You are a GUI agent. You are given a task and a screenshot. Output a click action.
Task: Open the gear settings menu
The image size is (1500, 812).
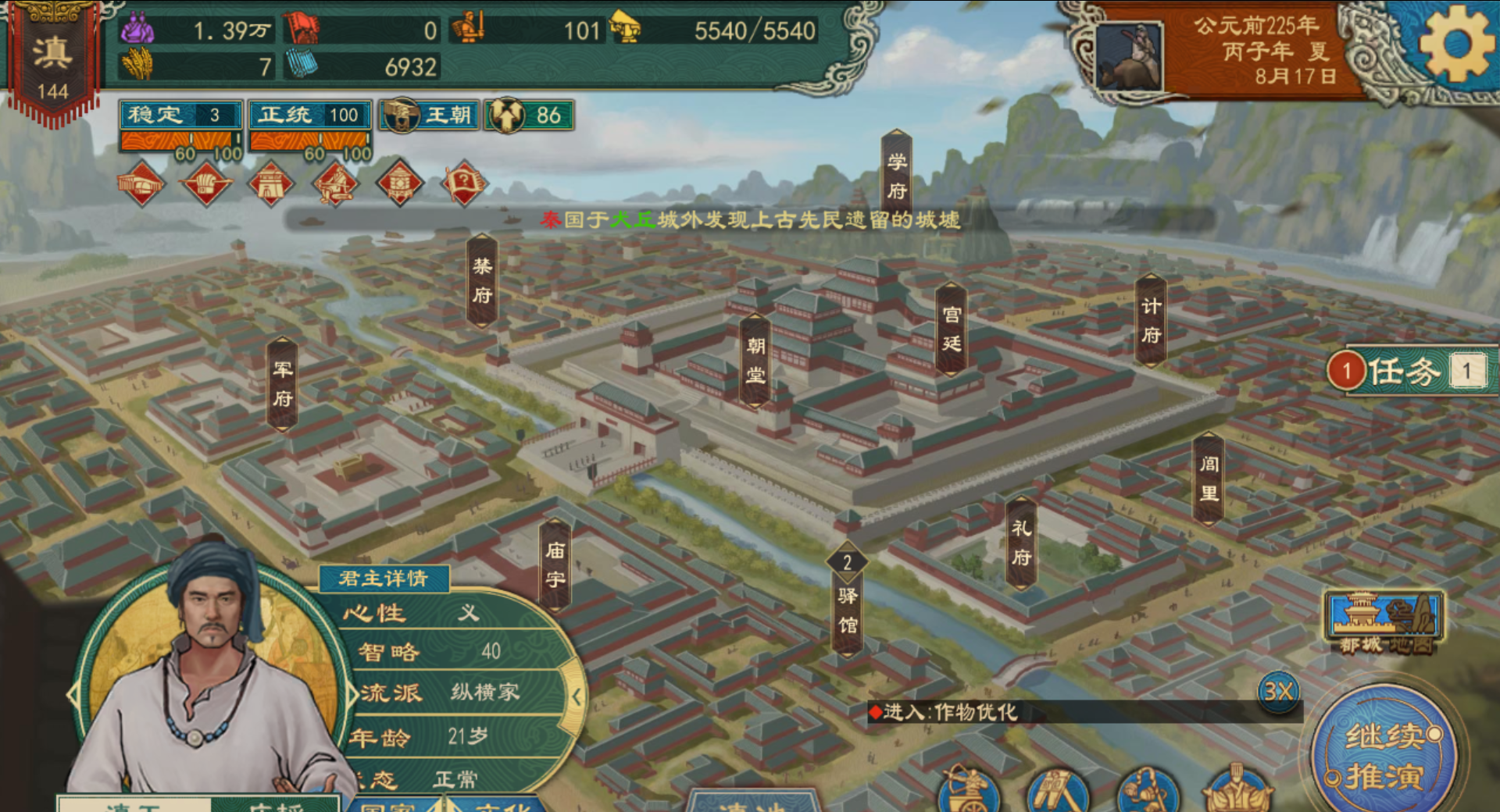coord(1455,45)
